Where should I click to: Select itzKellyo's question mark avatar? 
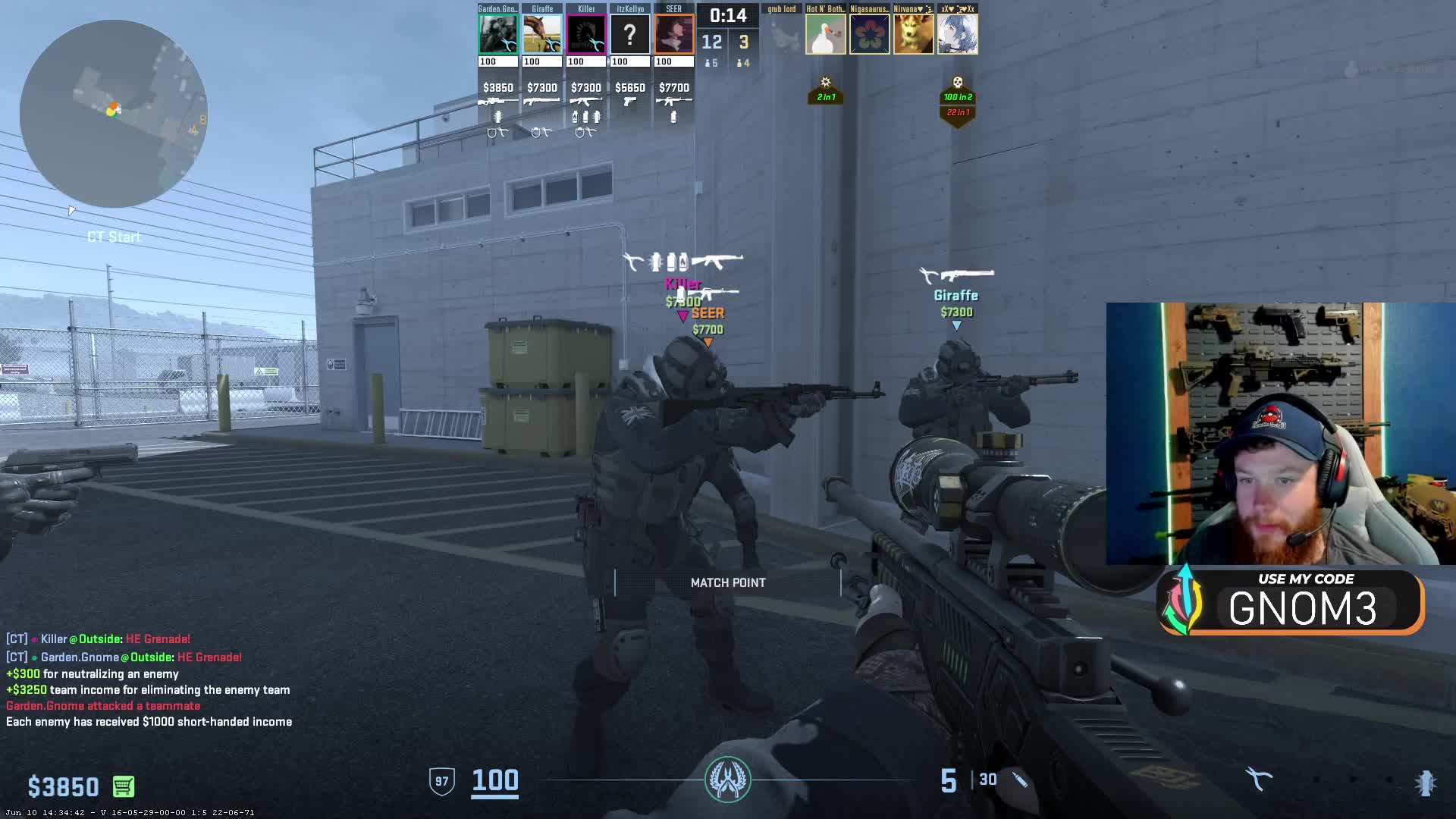[x=630, y=34]
